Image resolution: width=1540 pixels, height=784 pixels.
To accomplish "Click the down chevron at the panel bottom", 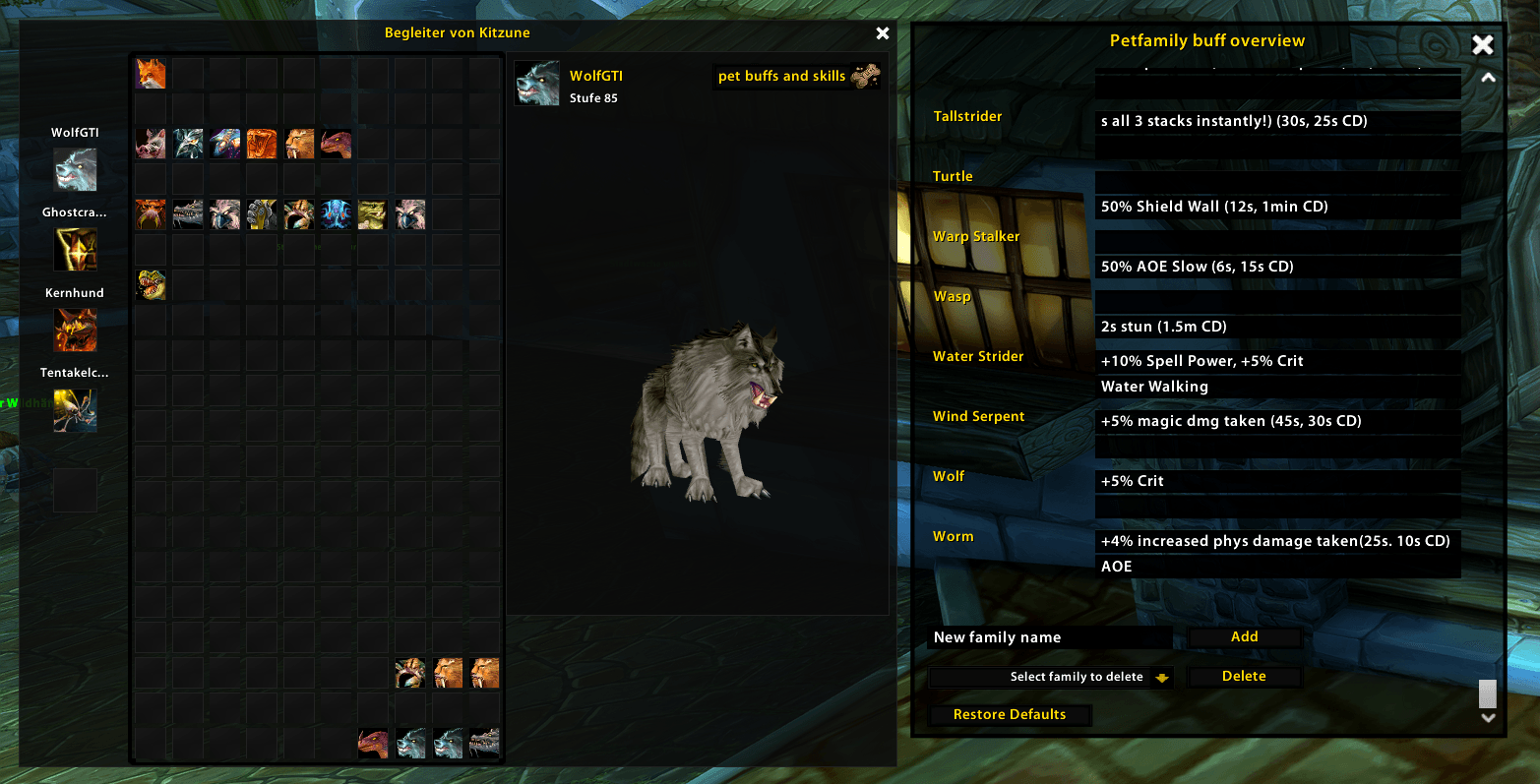I will (x=1486, y=717).
